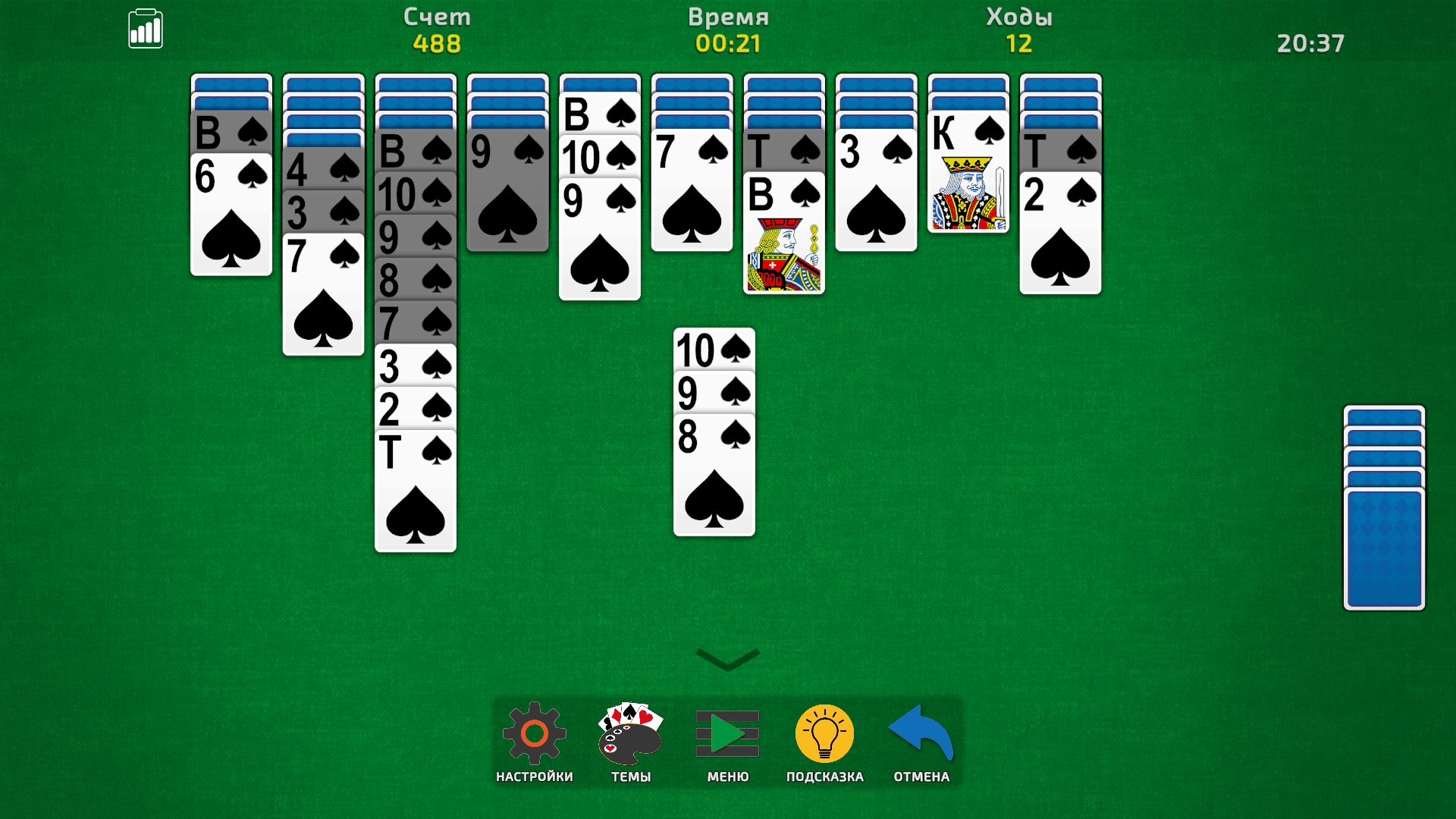This screenshot has width=1456, height=819.
Task: Request a hint via the lightbulb icon
Action: click(823, 734)
